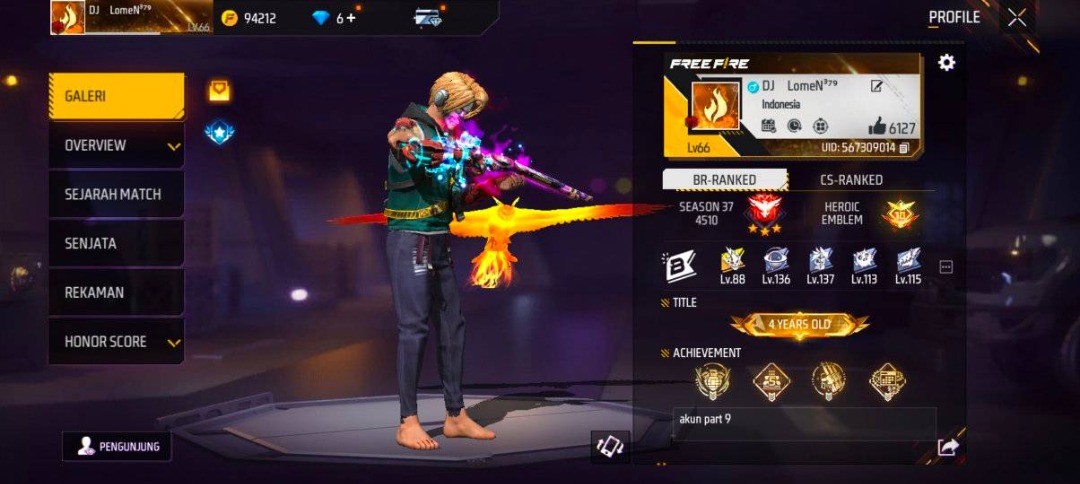Open Sejarah Match history
Screen dimensions: 1080x484
tap(116, 194)
